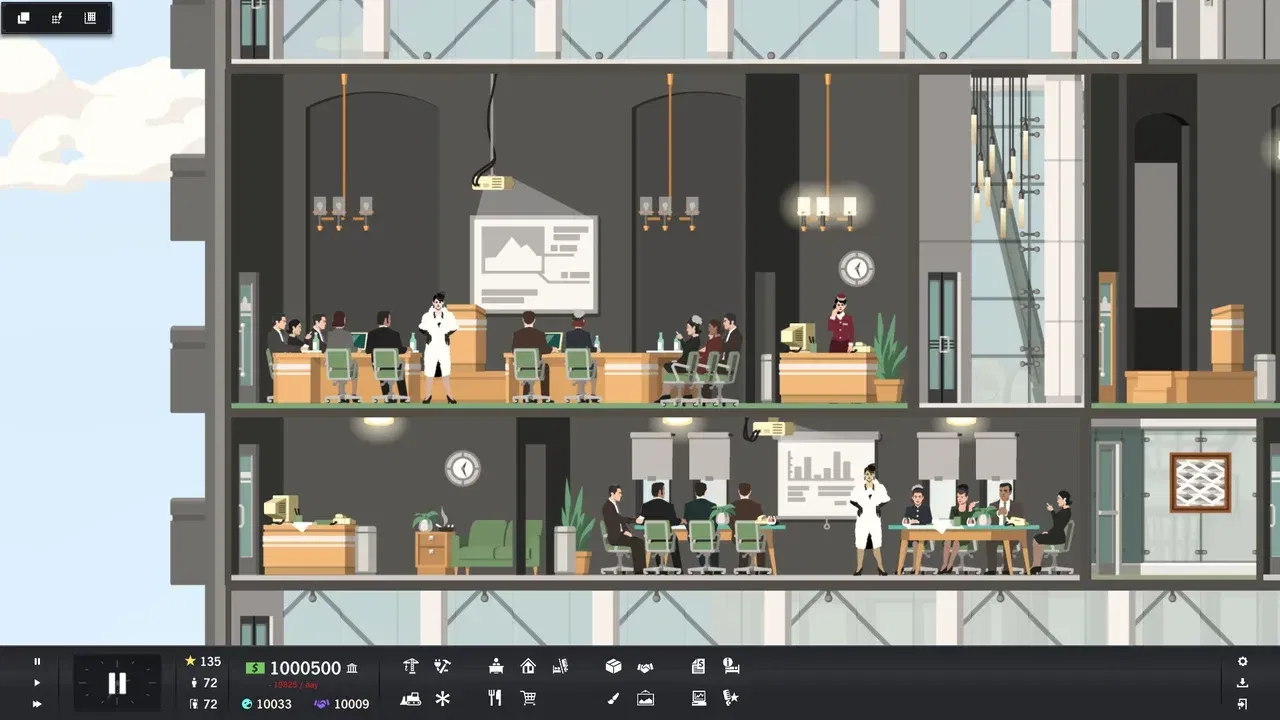This screenshot has width=1280, height=720.
Task: Open the retail shopping cart menu
Action: coord(528,698)
